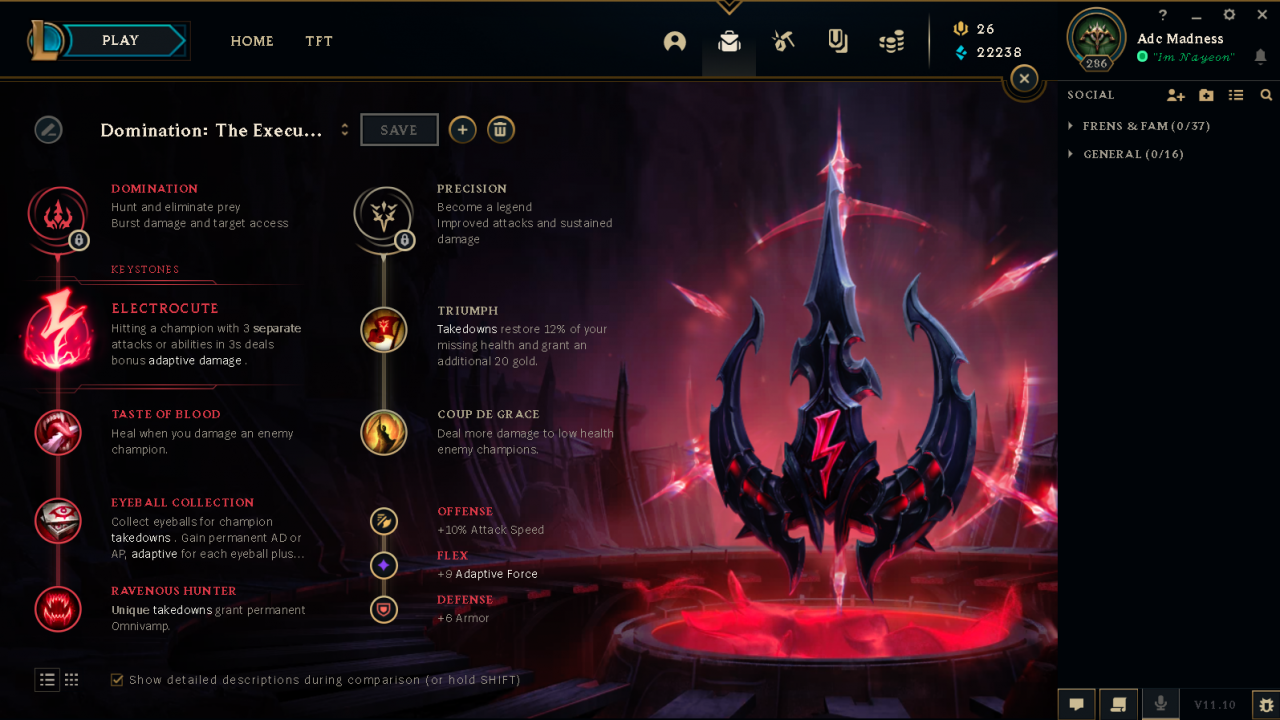
Task: Select the Eyeball Collection rune
Action: [58, 521]
